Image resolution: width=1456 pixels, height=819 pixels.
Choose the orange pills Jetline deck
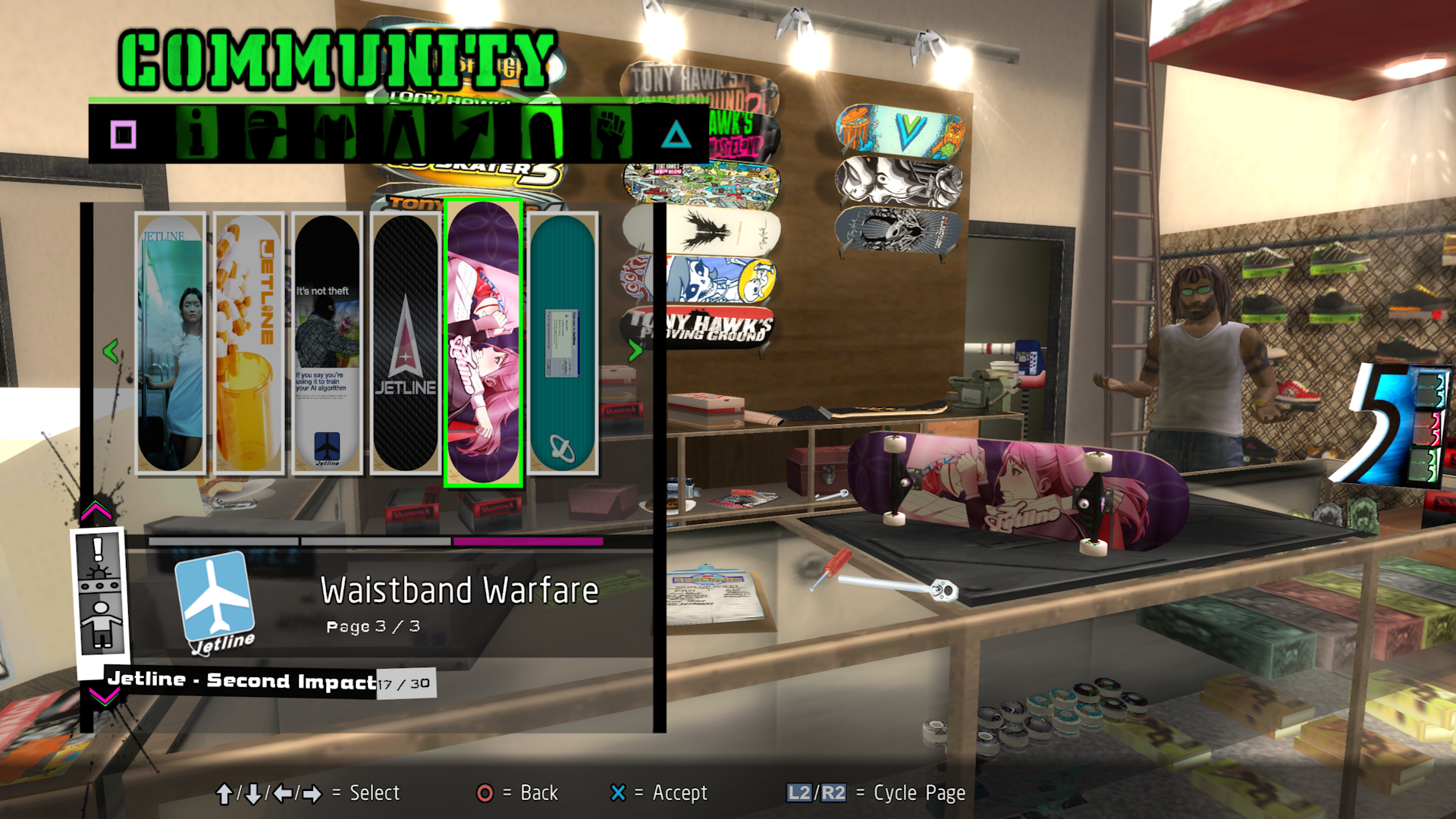tap(249, 343)
